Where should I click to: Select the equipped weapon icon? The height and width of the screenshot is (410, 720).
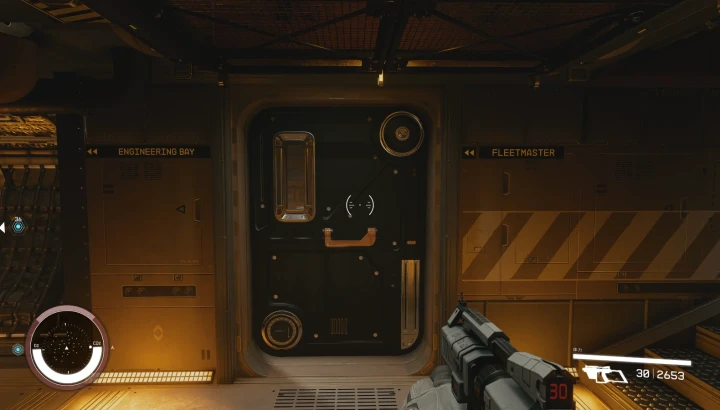click(x=604, y=375)
